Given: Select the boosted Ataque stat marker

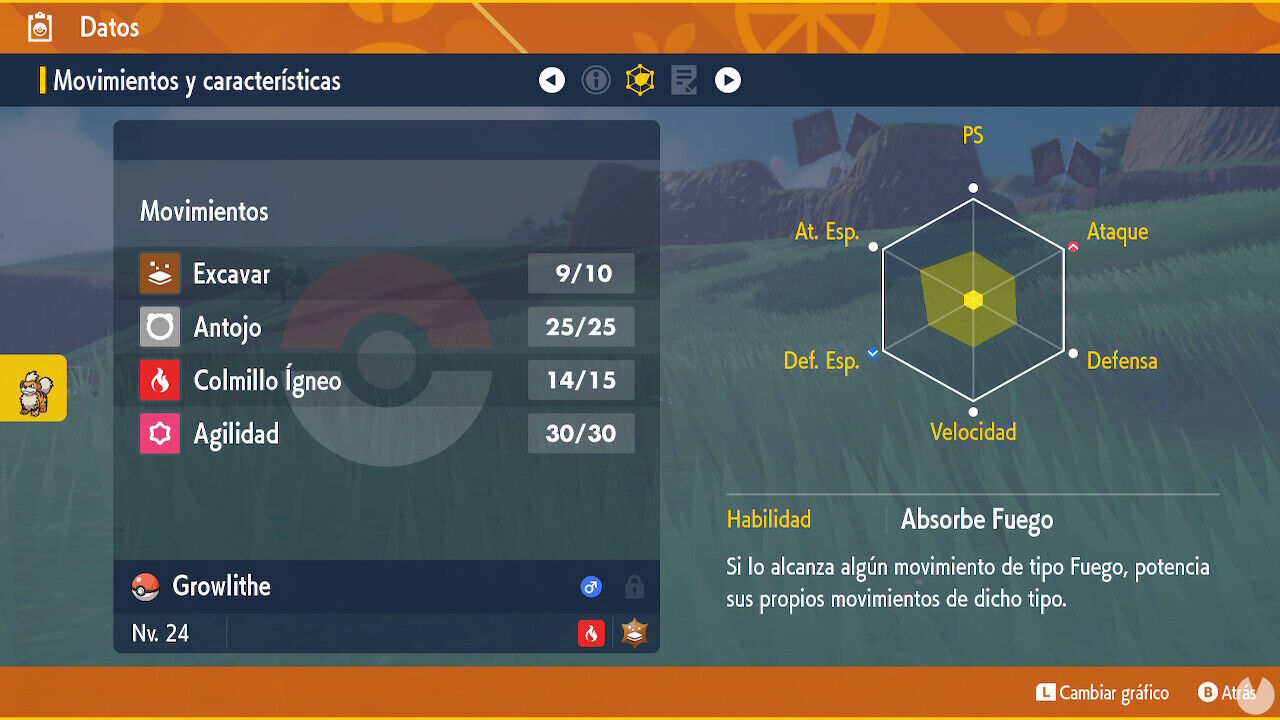Looking at the screenshot, I should click(x=1072, y=245).
